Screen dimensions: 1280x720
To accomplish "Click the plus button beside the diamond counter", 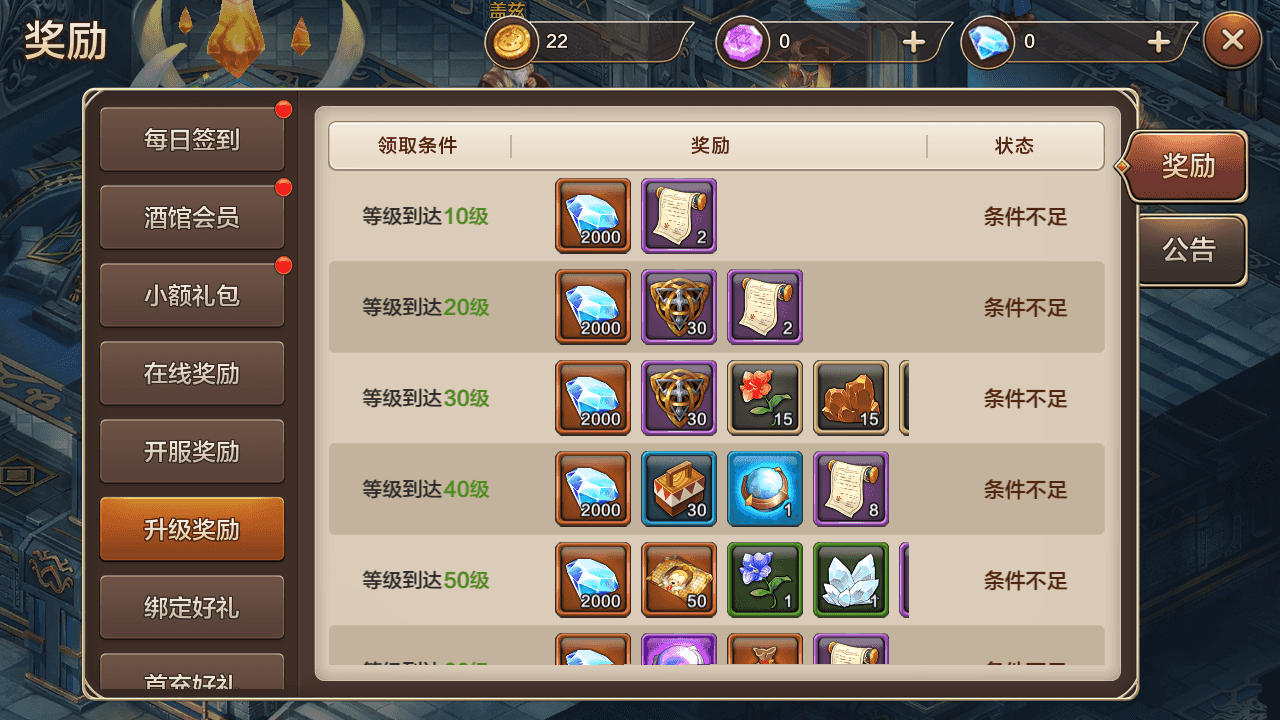I will (x=1157, y=42).
